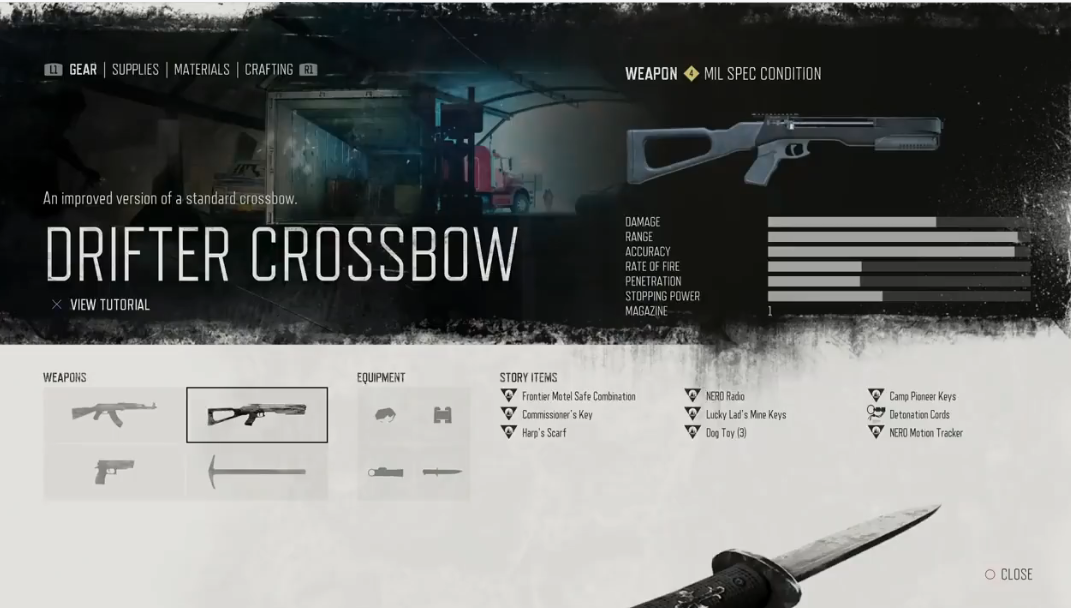Select the Detonation Cords story item
The height and width of the screenshot is (608, 1071).
click(x=919, y=415)
